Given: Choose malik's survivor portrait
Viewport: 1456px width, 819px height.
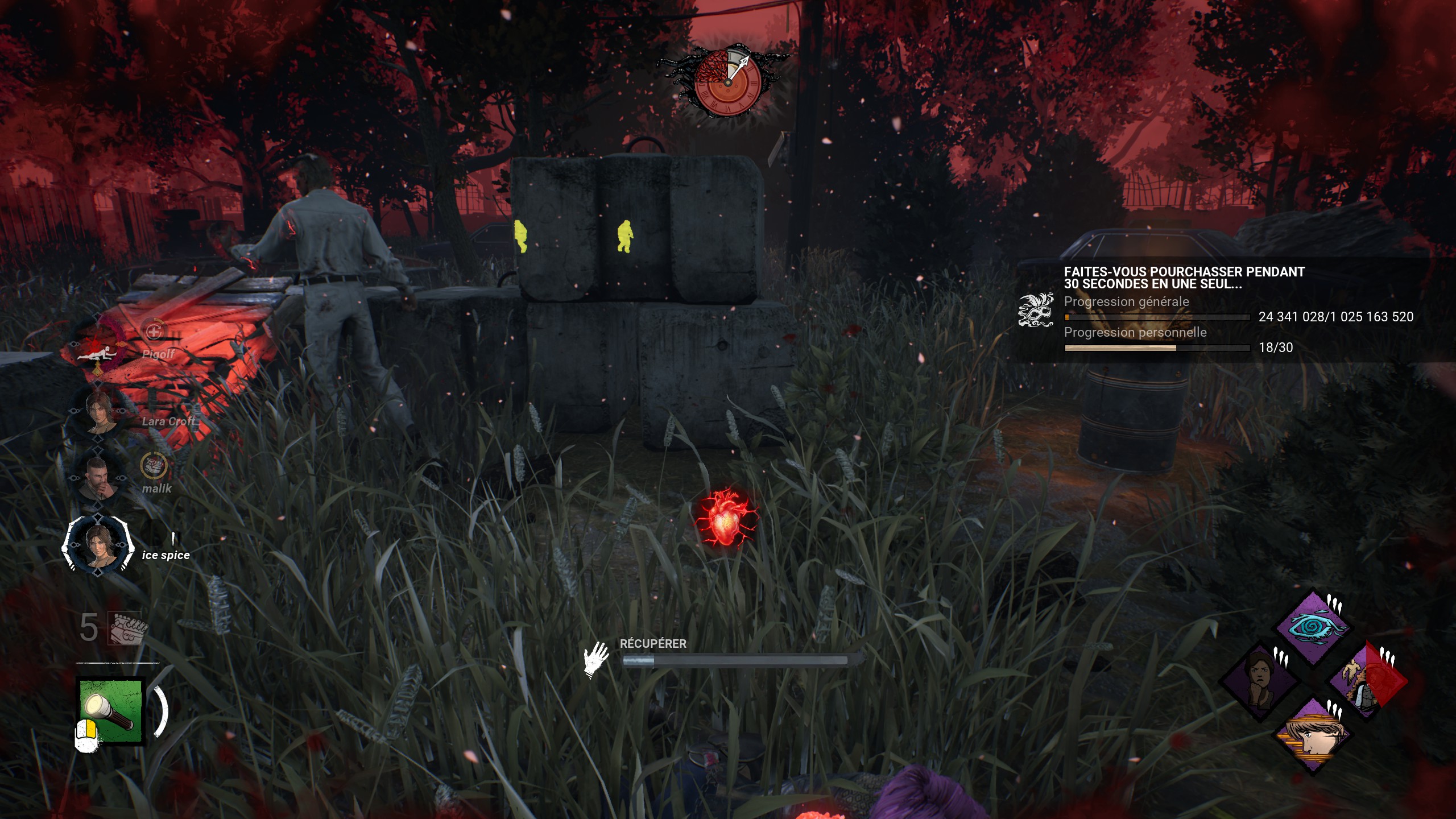Looking at the screenshot, I should pyautogui.click(x=99, y=478).
